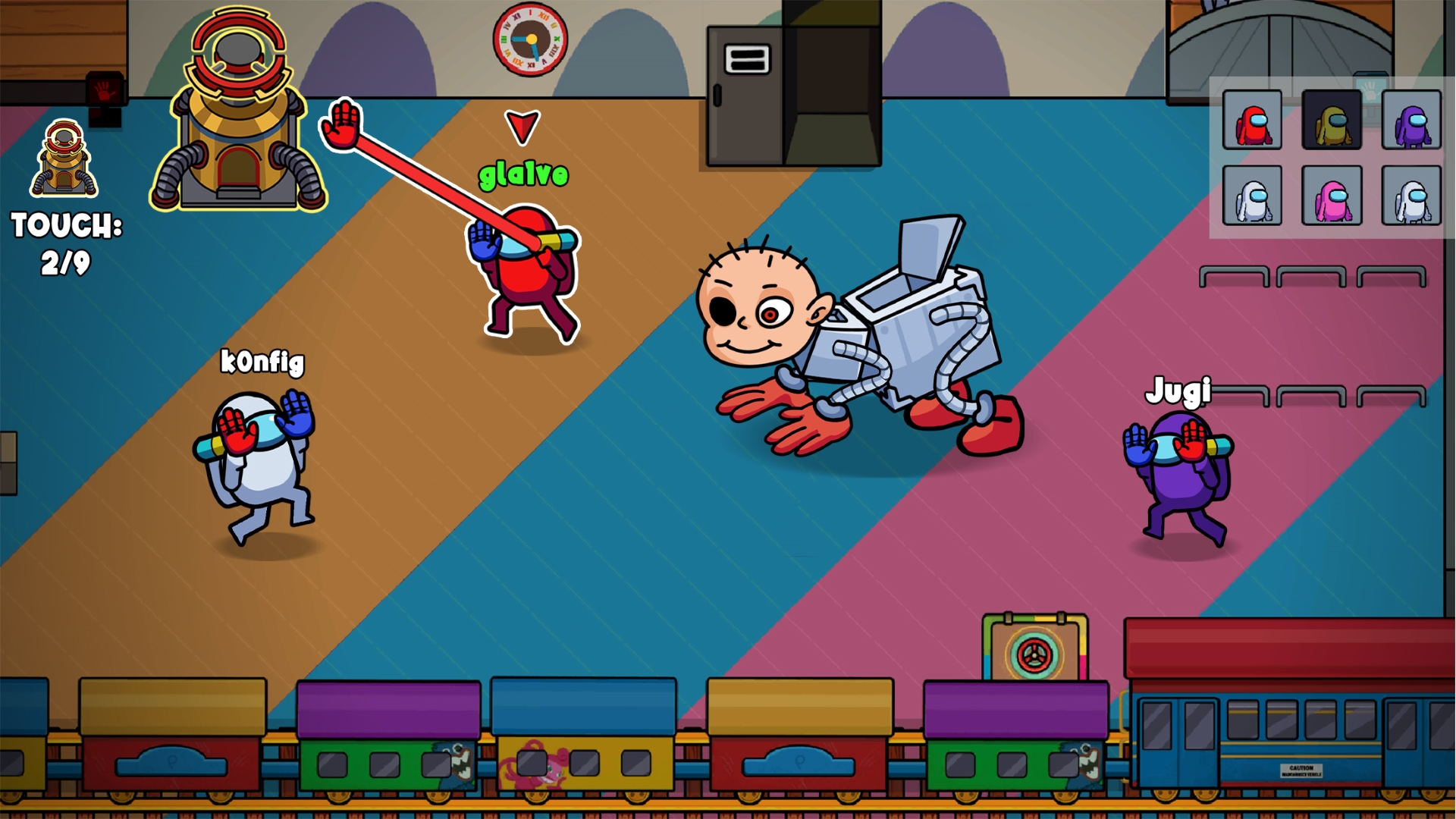Select the silver crewmate portrait bottom-right of the roster
This screenshot has height=819, width=1456.
[x=1410, y=194]
